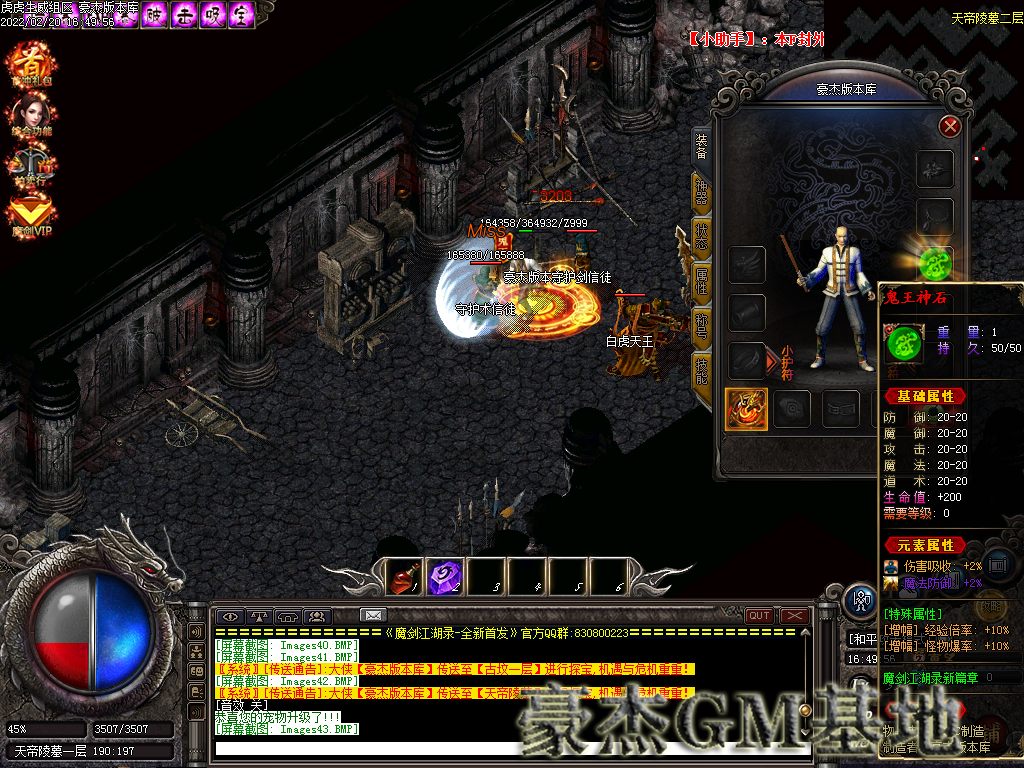Click the QUT quit button
Screen dimensions: 1024x768
click(759, 615)
